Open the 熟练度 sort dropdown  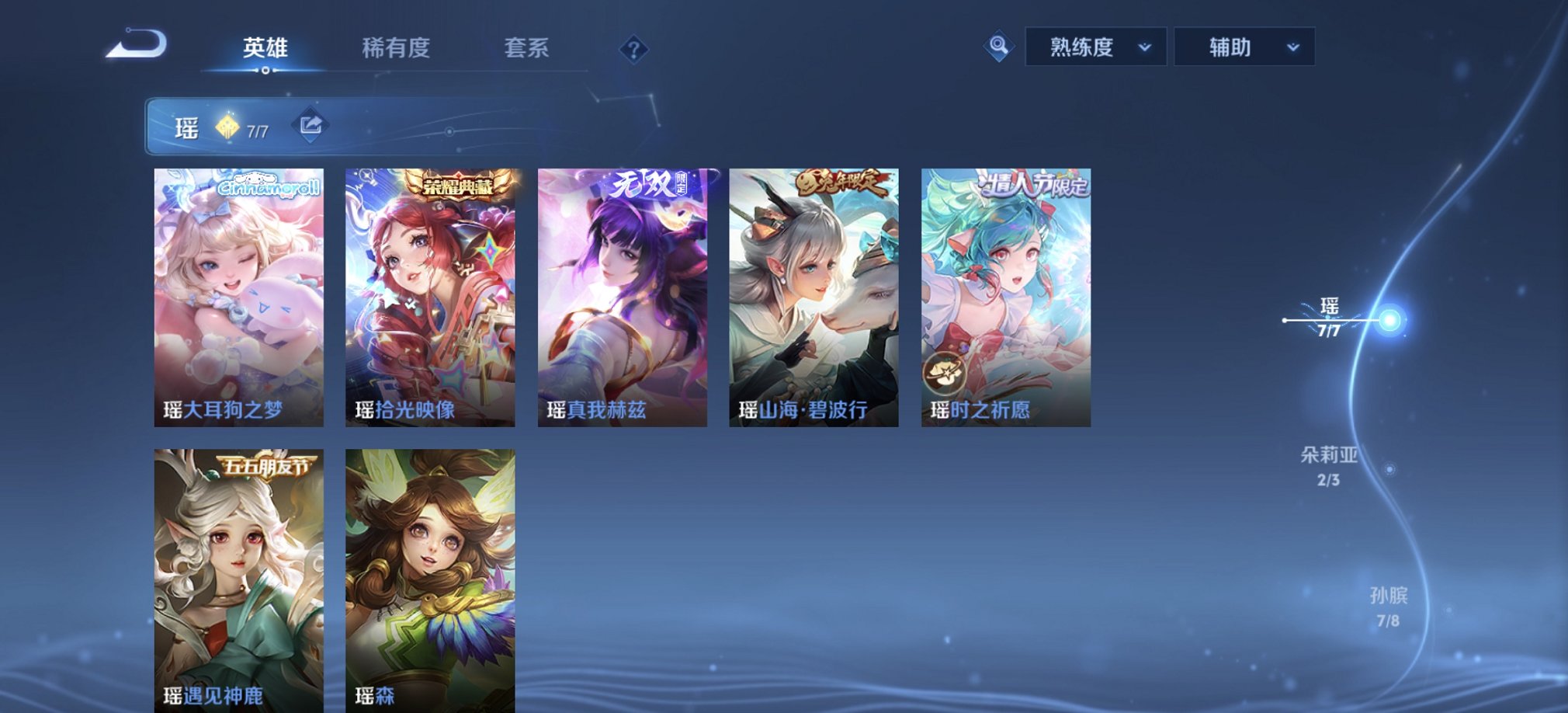pos(1094,46)
